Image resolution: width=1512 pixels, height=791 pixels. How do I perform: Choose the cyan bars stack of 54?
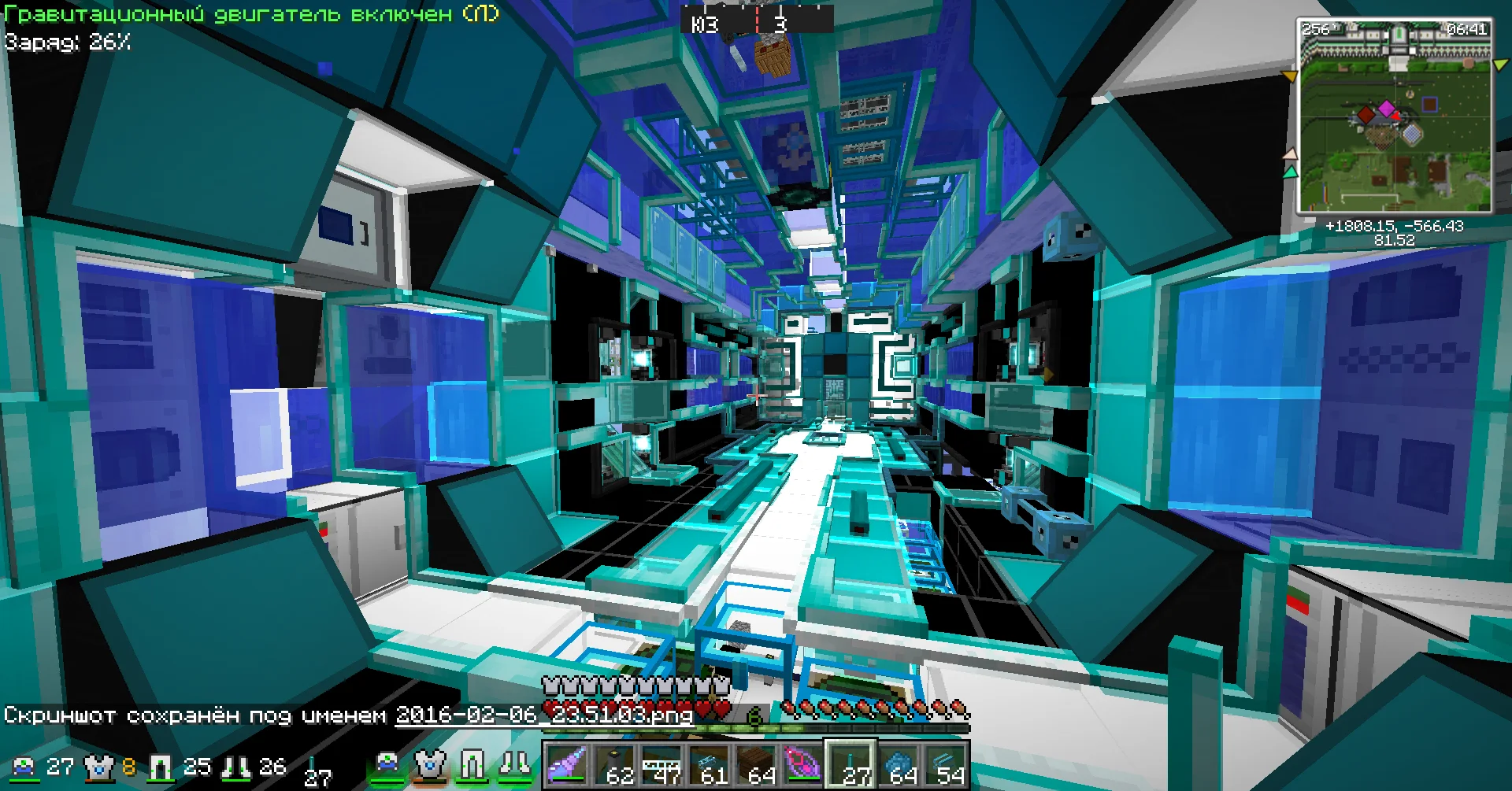click(x=945, y=764)
